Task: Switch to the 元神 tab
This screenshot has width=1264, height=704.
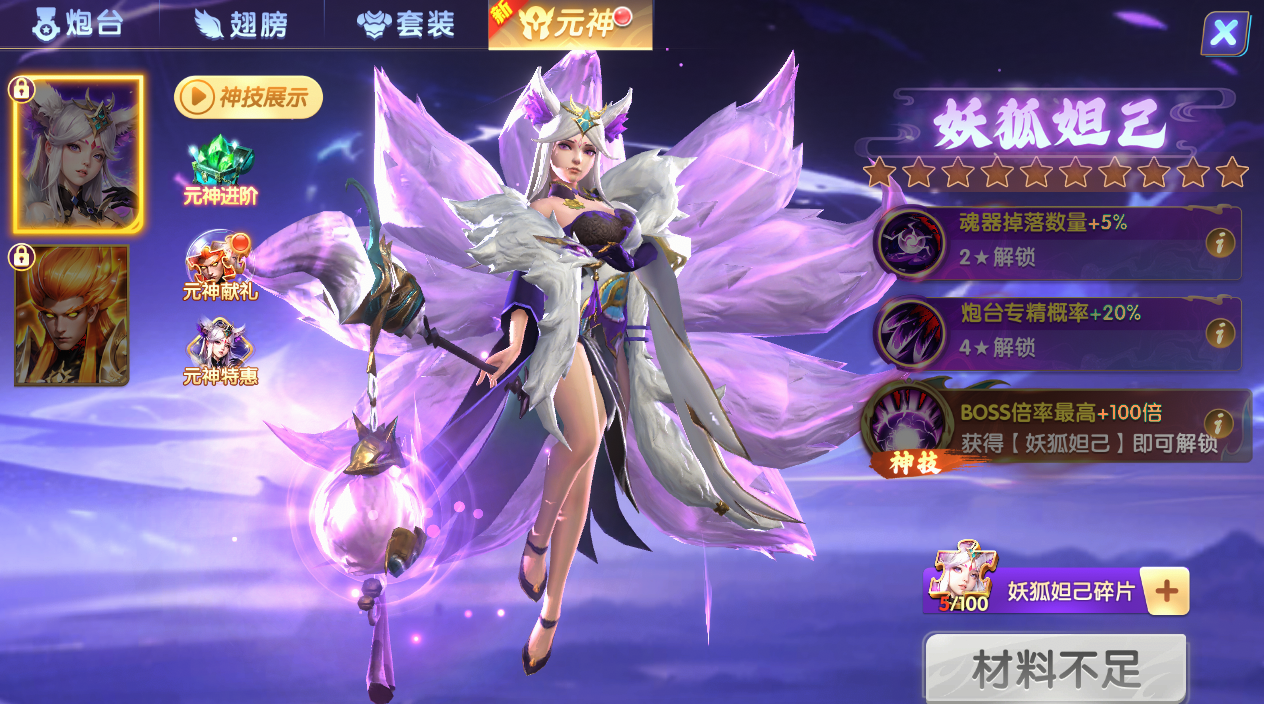Action: coord(570,23)
